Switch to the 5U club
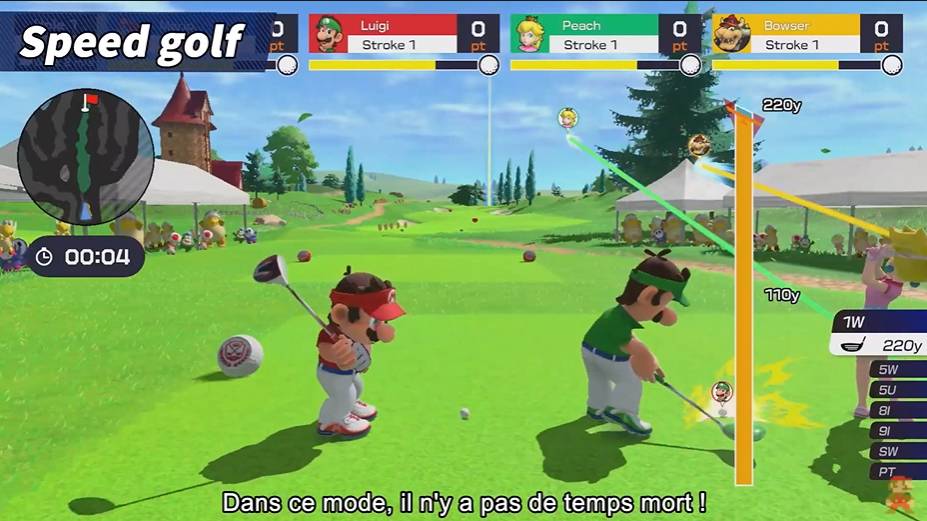 click(892, 389)
